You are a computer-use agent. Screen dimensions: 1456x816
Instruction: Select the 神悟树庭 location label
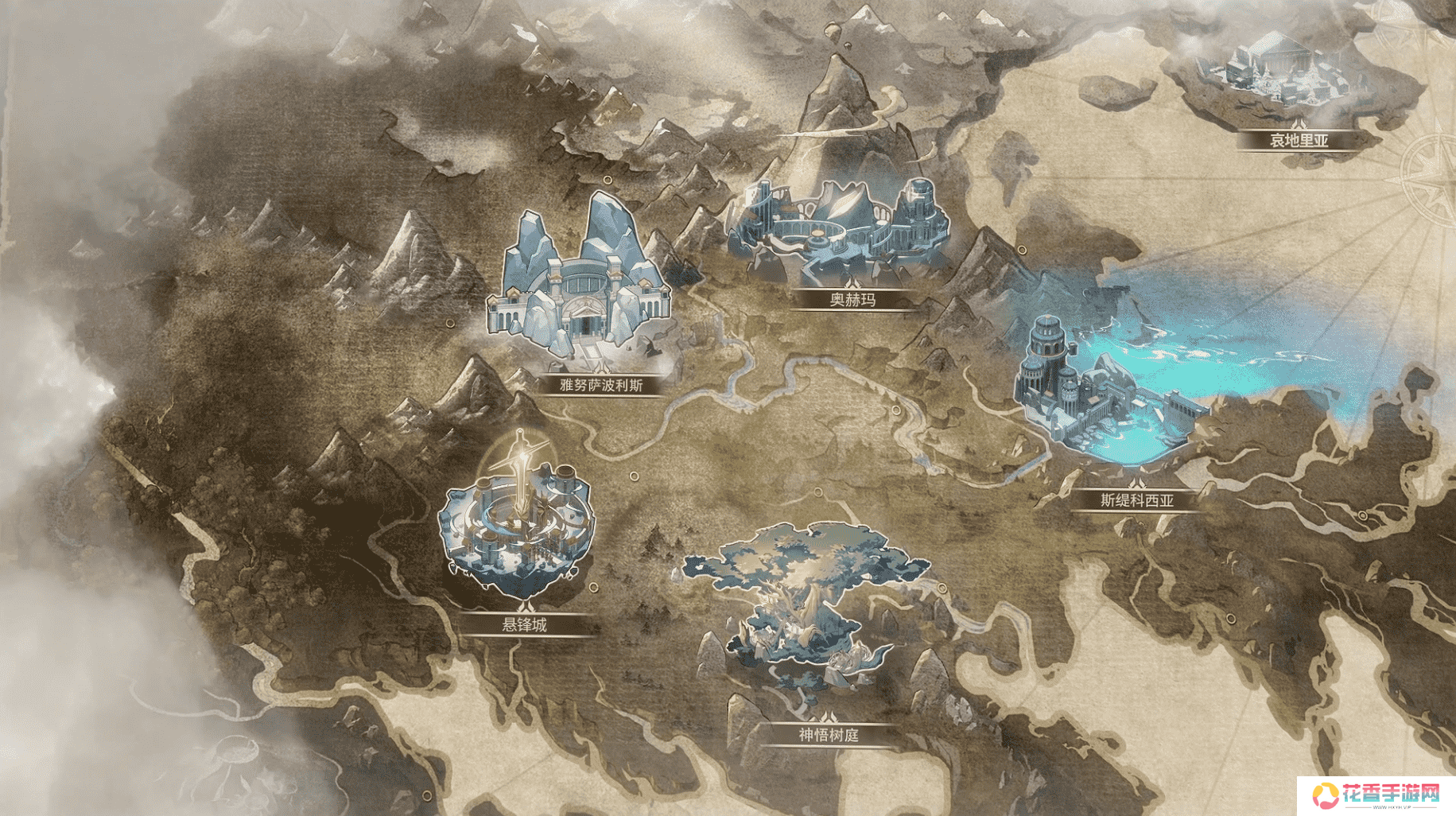click(x=829, y=735)
